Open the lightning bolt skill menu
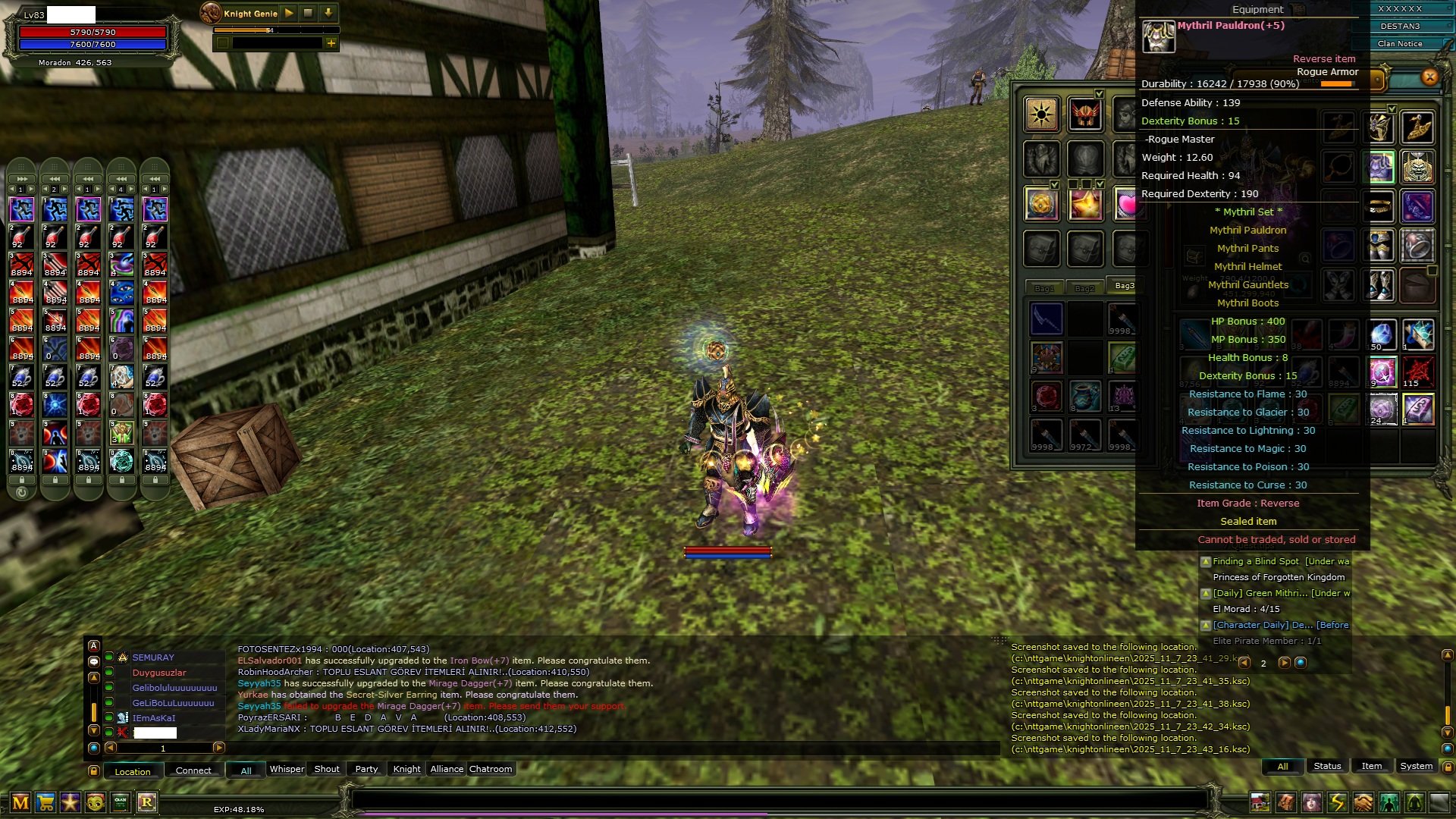Screen dimensions: 1456x819 pyautogui.click(x=1337, y=802)
